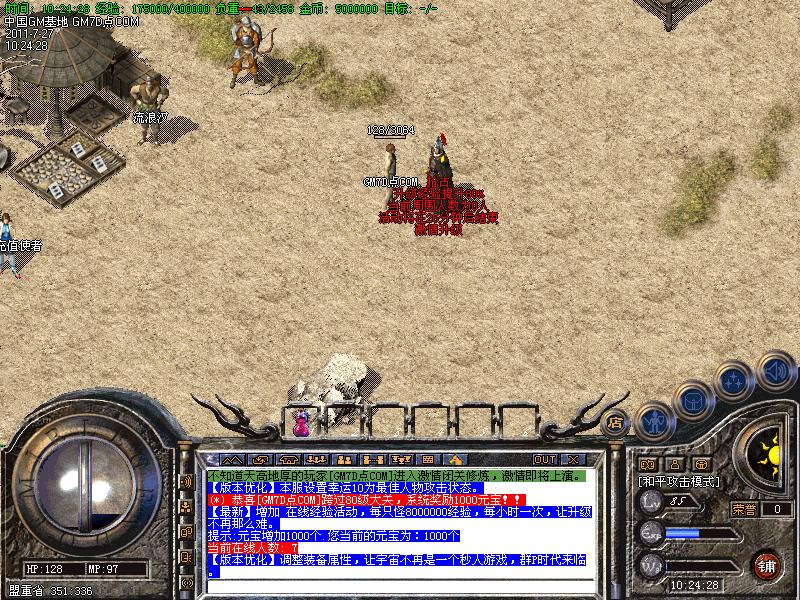Click the sound-wave chat filter icon
The width and height of the screenshot is (800, 600).
pyautogui.click(x=185, y=482)
